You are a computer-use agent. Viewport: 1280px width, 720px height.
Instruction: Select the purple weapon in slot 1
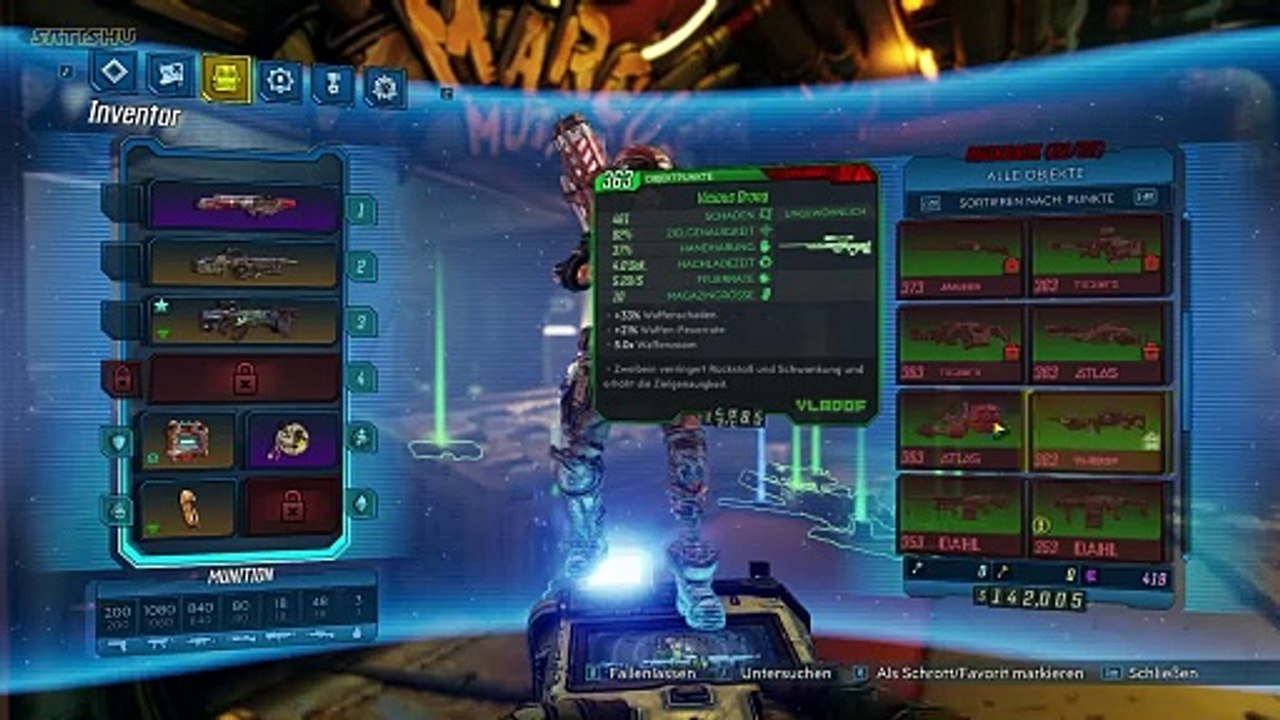[x=245, y=207]
